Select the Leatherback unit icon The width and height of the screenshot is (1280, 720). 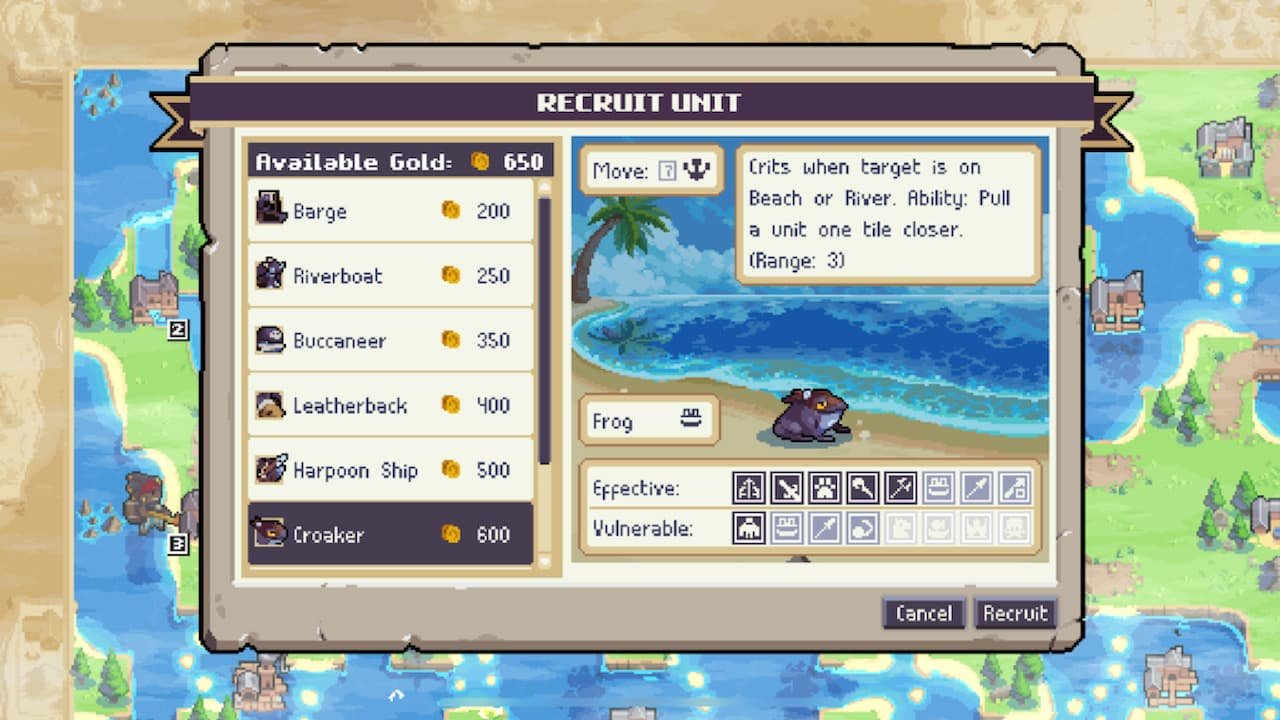coord(272,405)
